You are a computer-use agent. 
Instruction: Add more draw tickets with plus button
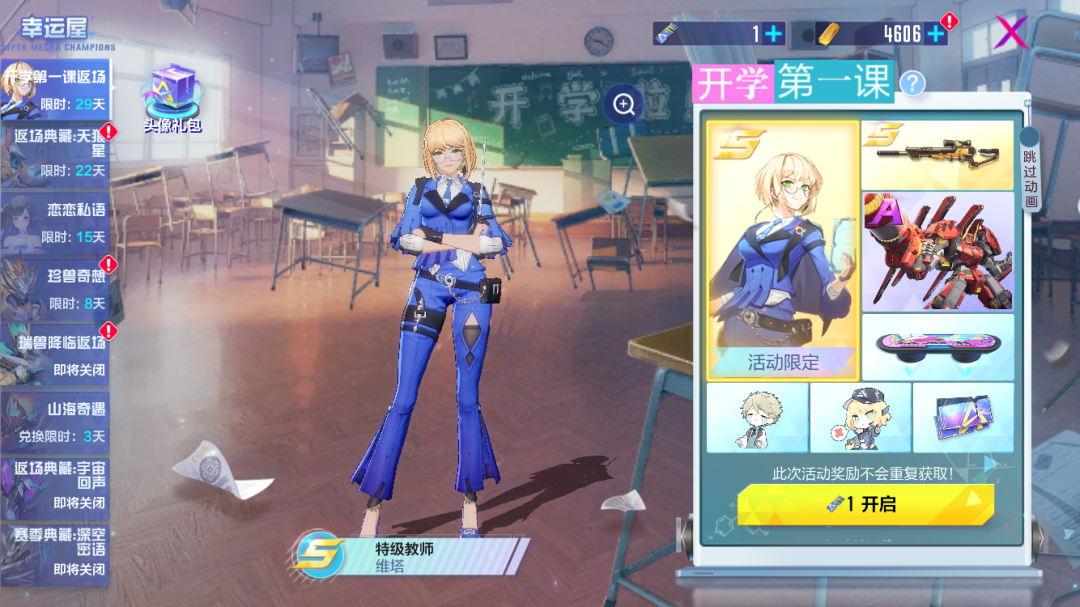[x=774, y=34]
